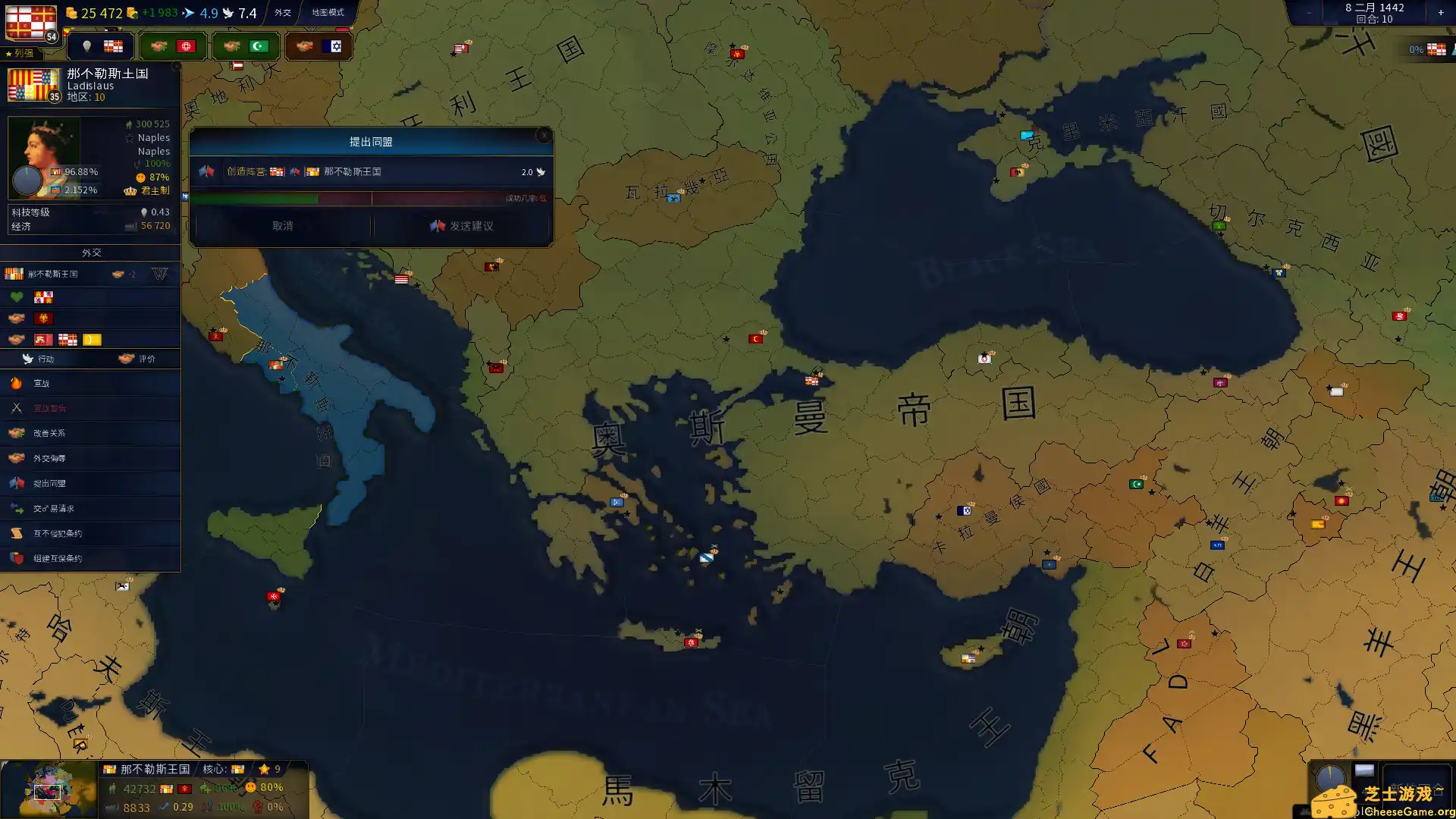The height and width of the screenshot is (819, 1456).
Task: Increase game speed with the plus button
Action: [1441, 12]
